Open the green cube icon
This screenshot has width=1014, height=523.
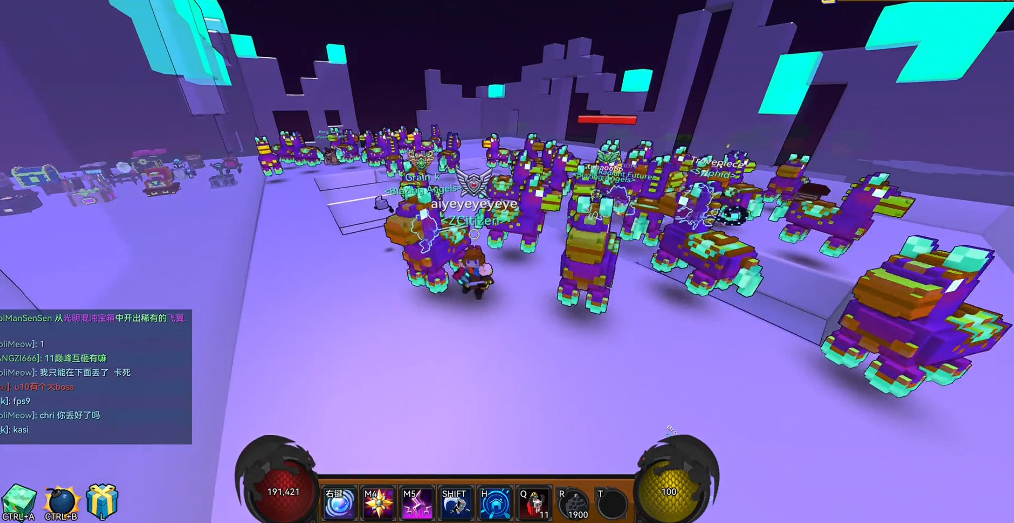pyautogui.click(x=18, y=499)
